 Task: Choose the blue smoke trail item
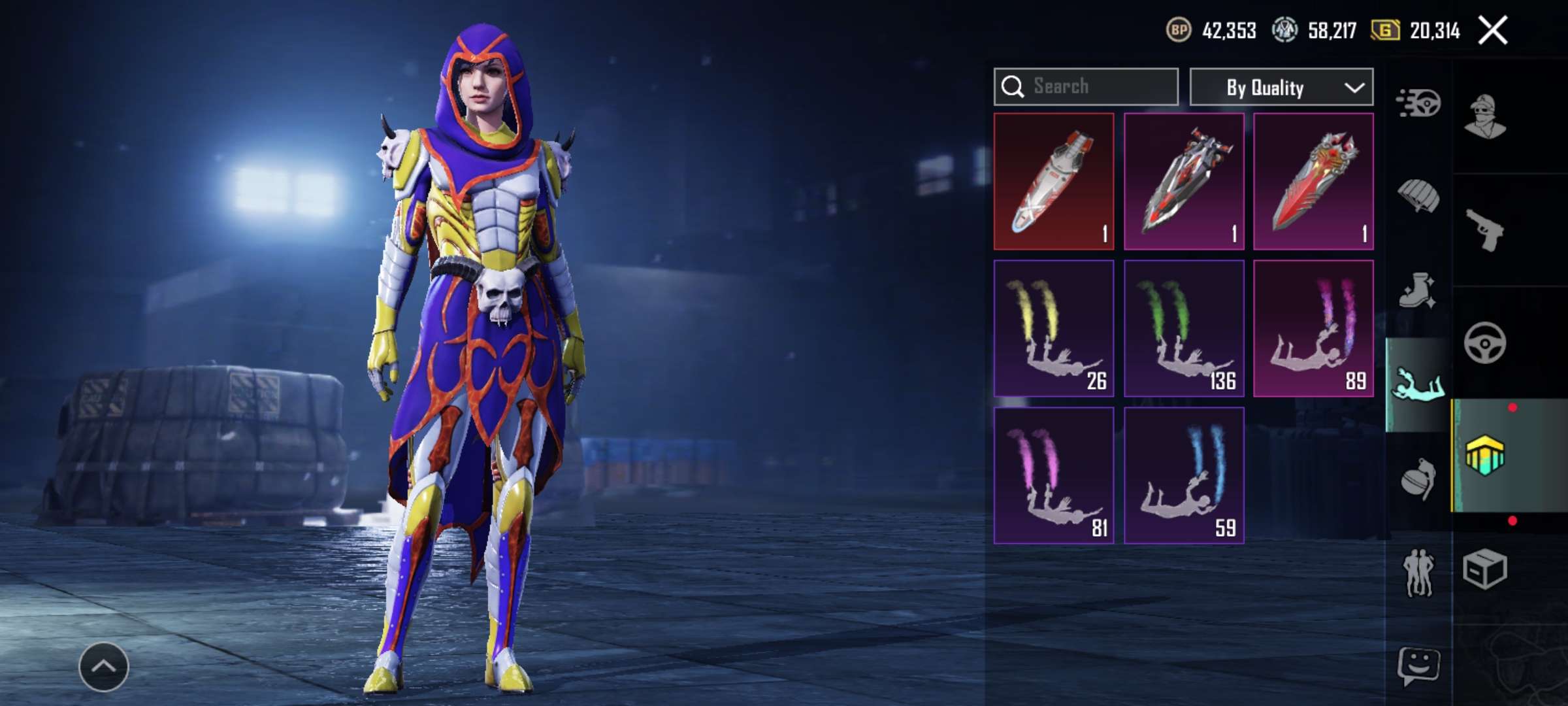click(1183, 475)
